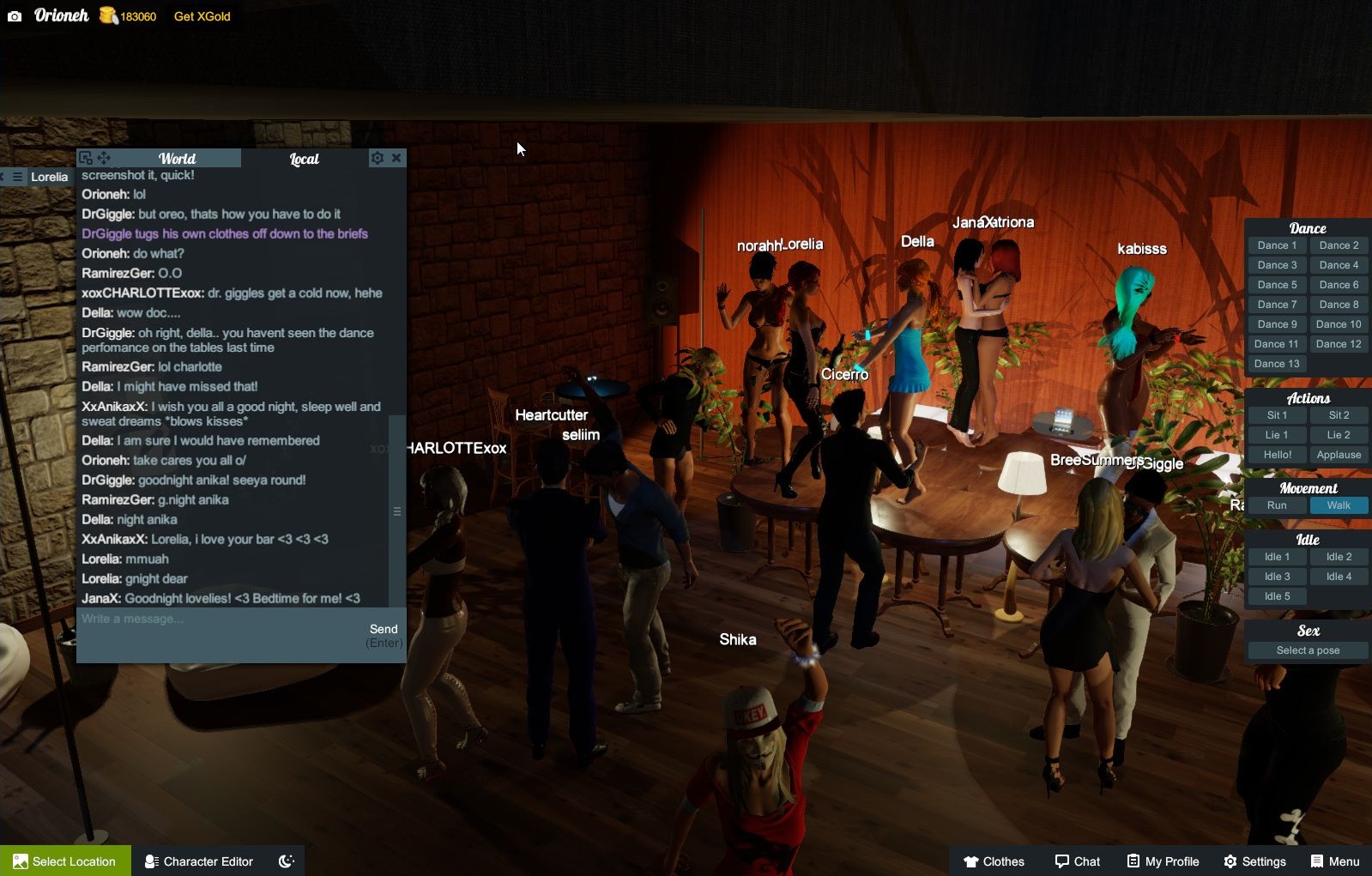Open Clothes via the hanger icon
The width and height of the screenshot is (1372, 876).
tap(972, 861)
